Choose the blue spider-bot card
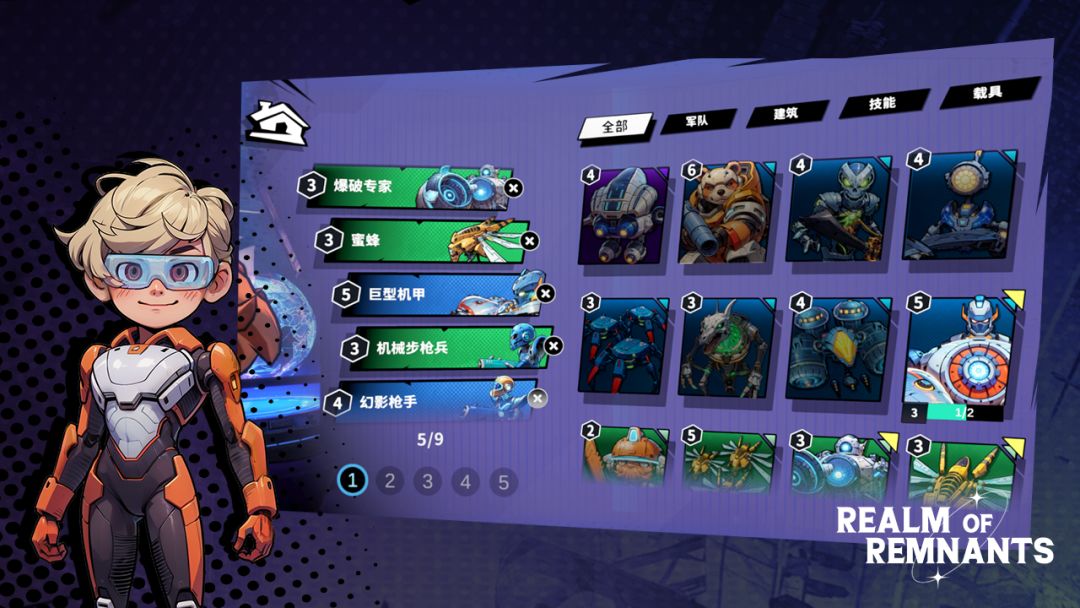The height and width of the screenshot is (608, 1080). (625, 348)
